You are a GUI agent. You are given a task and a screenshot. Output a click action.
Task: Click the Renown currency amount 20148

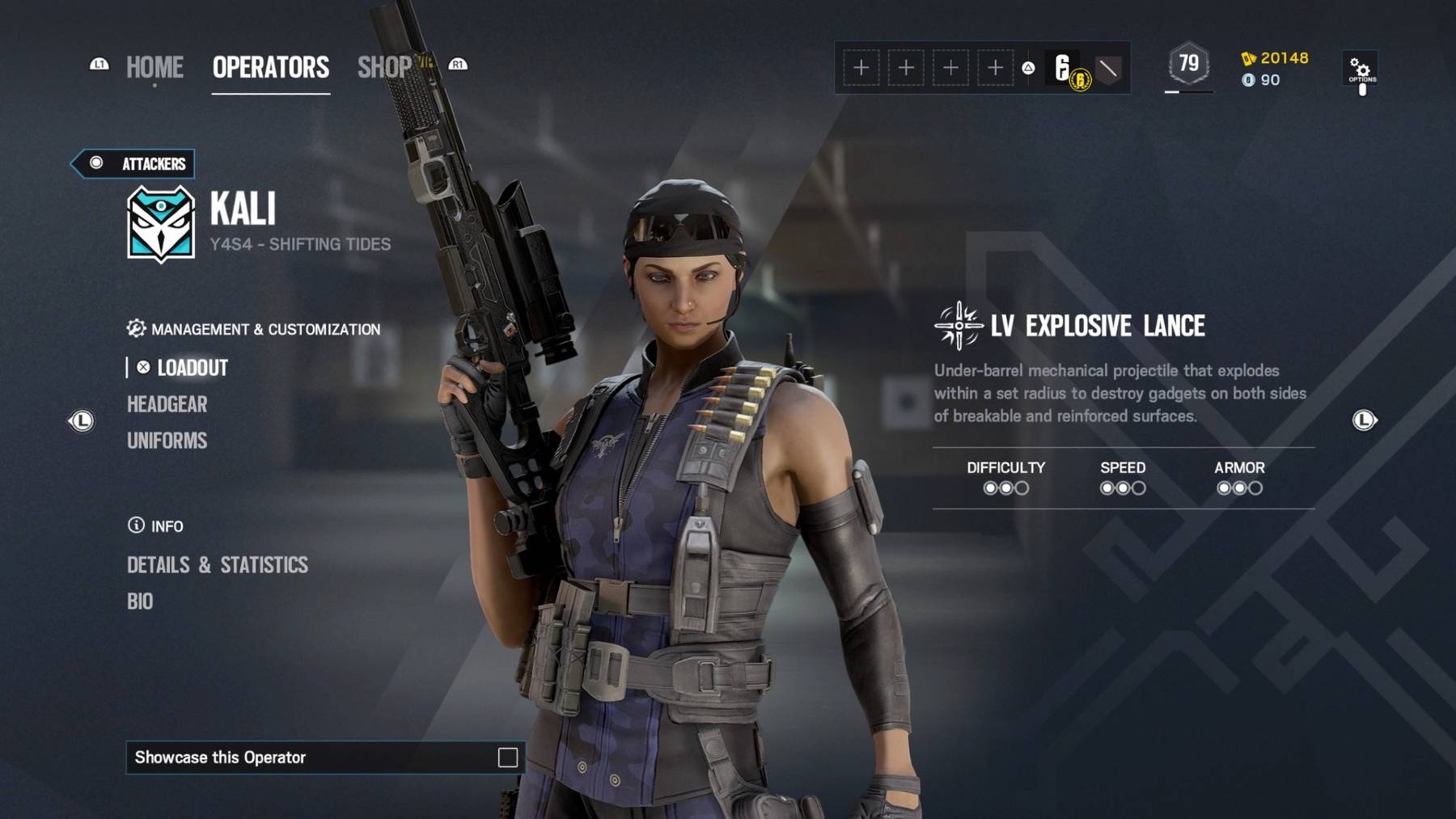click(x=1283, y=58)
